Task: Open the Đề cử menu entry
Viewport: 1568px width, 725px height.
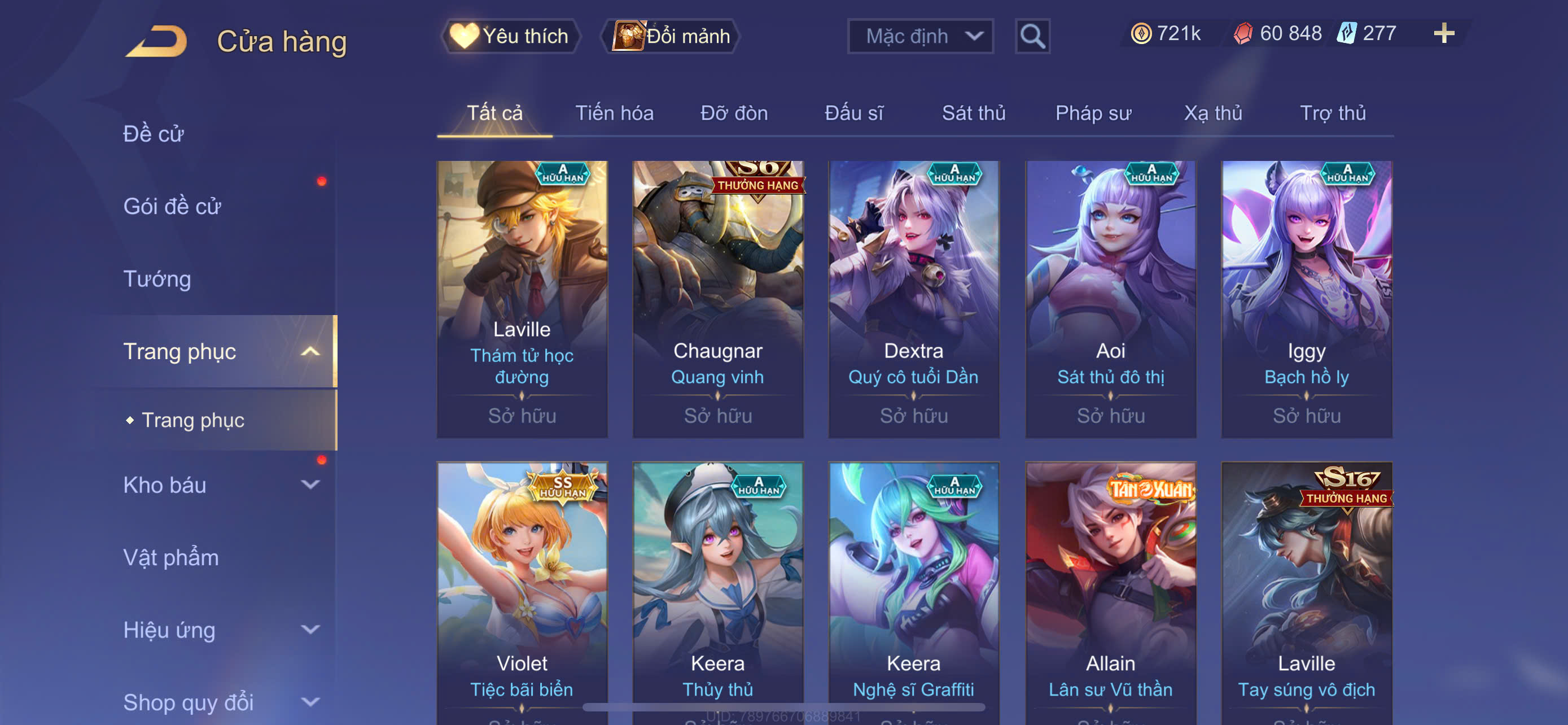Action: pyautogui.click(x=154, y=134)
